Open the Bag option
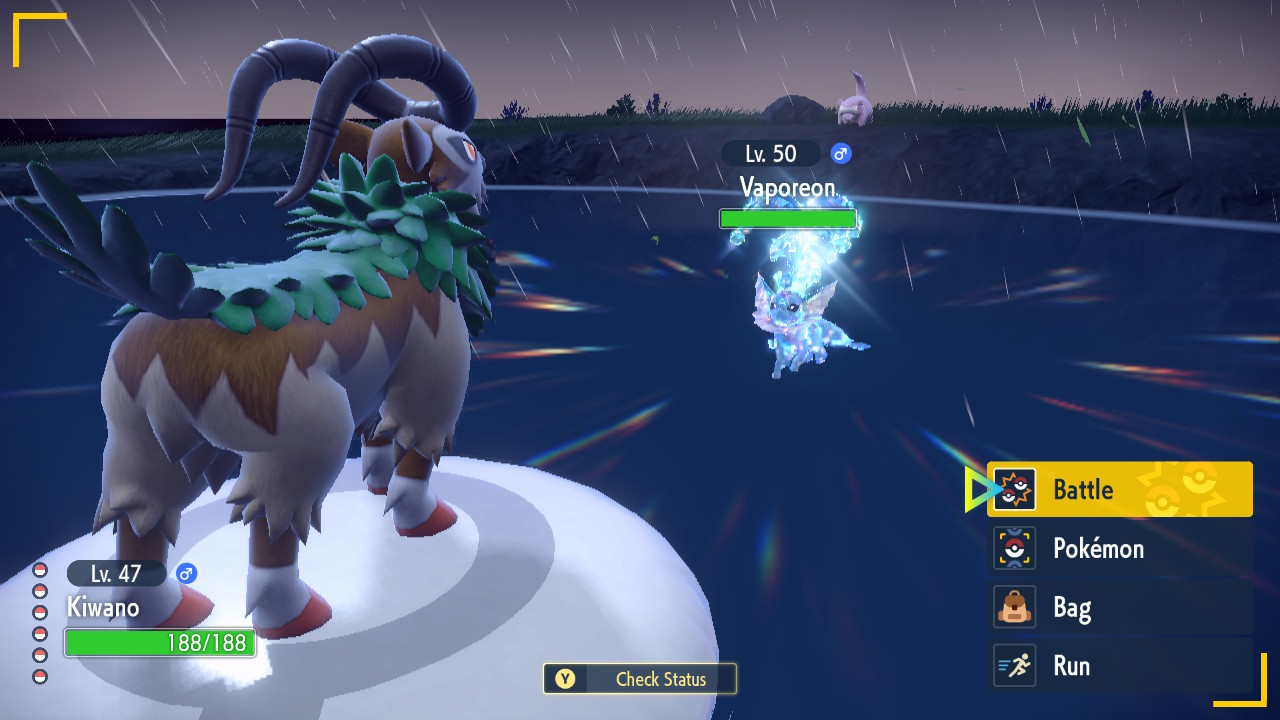 click(1119, 607)
